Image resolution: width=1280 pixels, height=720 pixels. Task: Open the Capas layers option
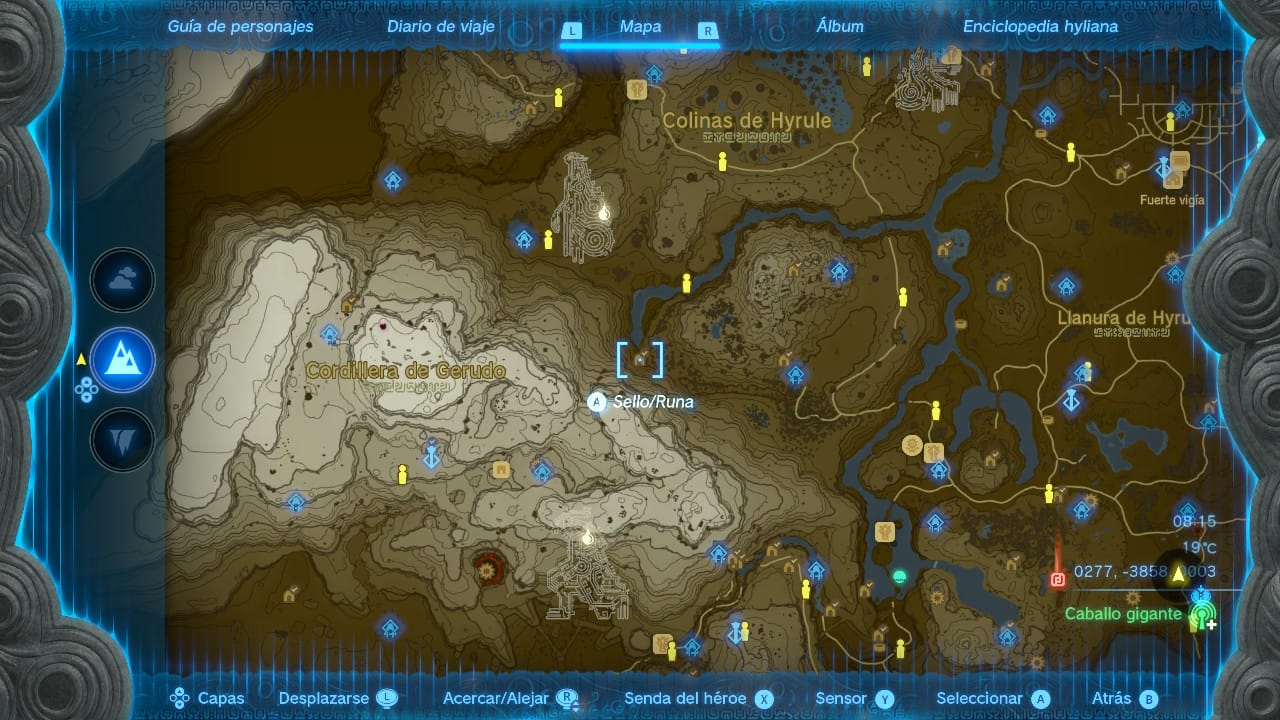click(x=208, y=699)
